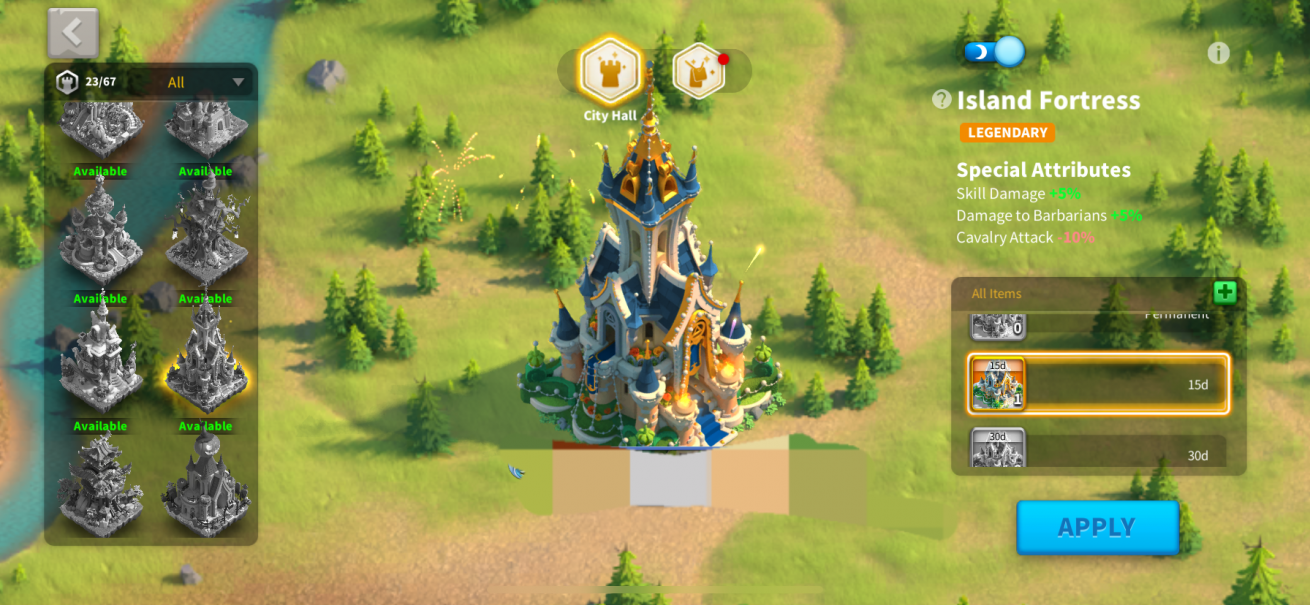Screen dimensions: 1310x605
Task: Open the All filter dropdown
Action: point(206,82)
